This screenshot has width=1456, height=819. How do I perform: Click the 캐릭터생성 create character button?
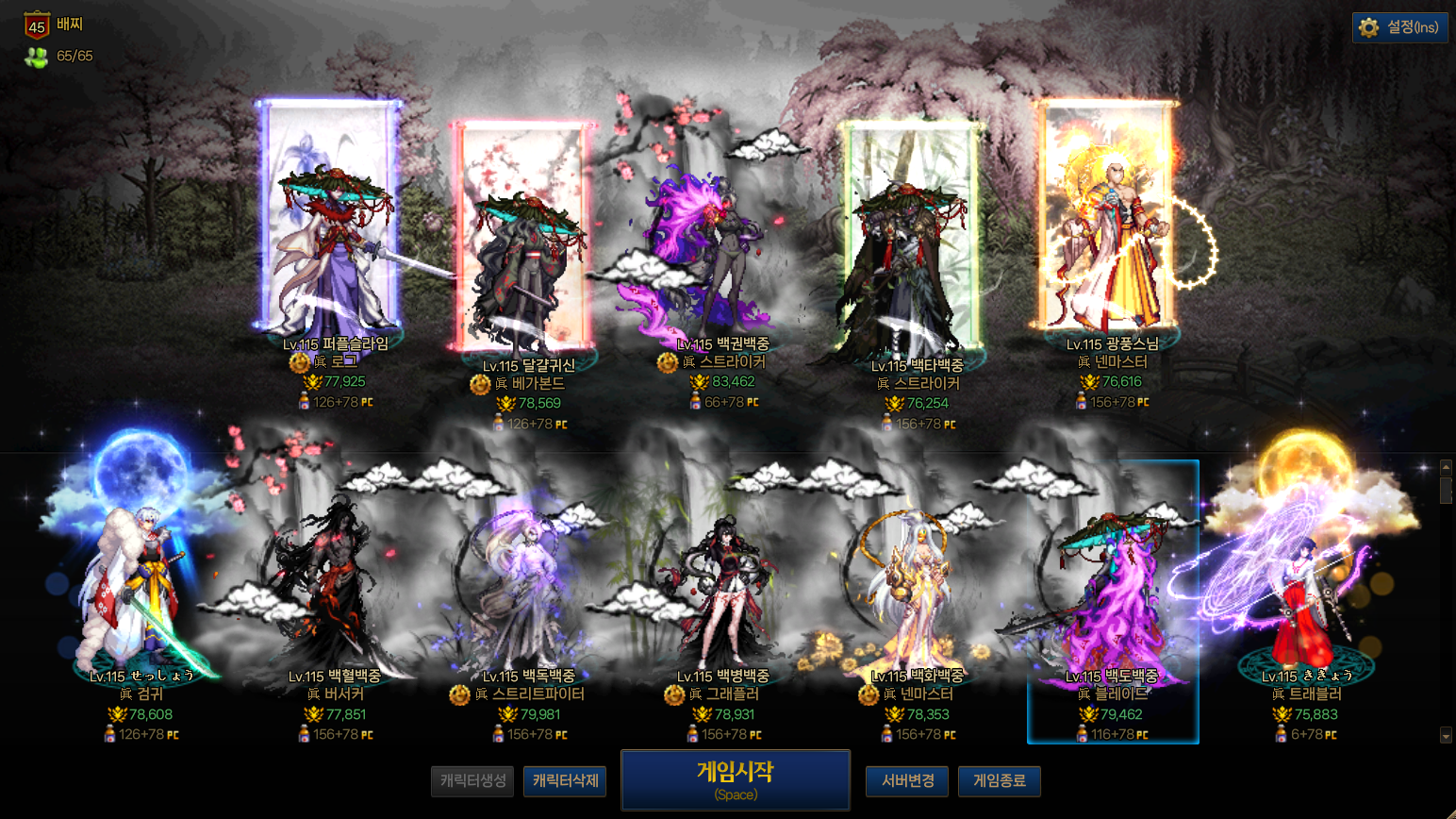472,781
